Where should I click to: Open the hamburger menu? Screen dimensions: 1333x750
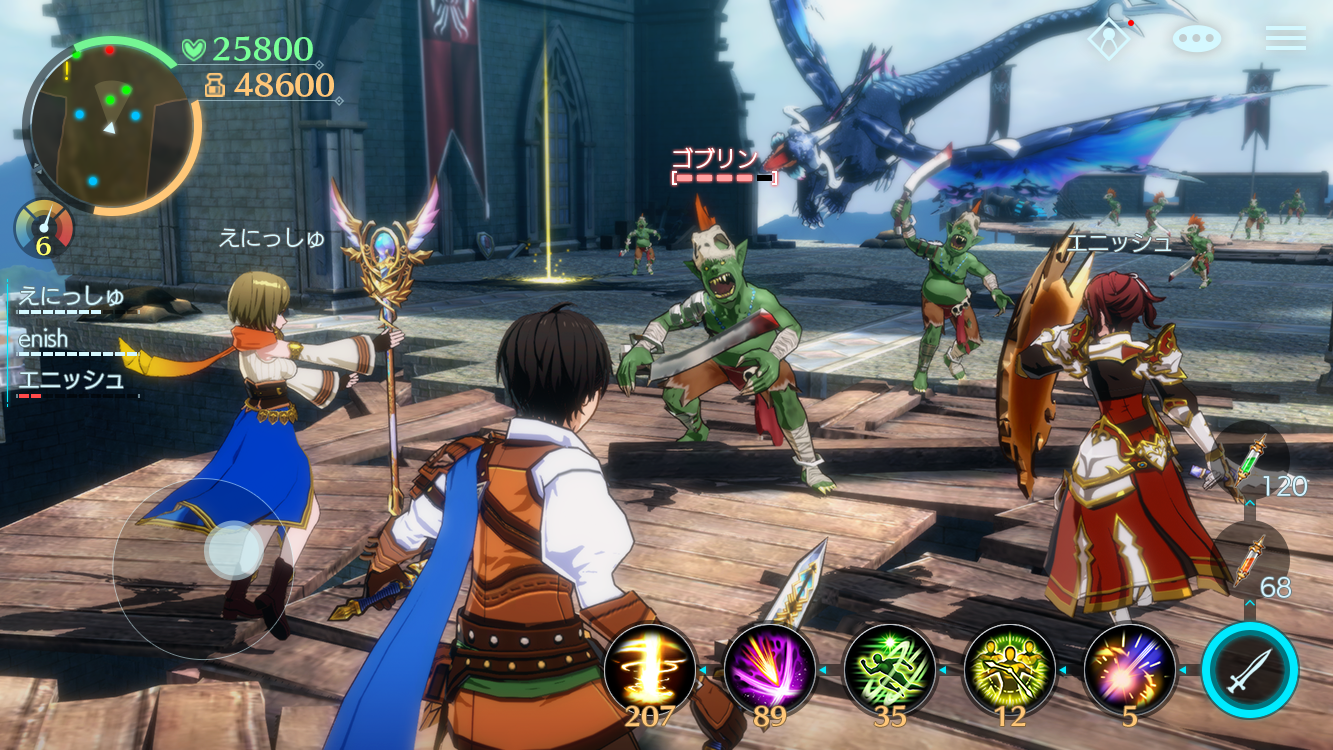point(1285,38)
